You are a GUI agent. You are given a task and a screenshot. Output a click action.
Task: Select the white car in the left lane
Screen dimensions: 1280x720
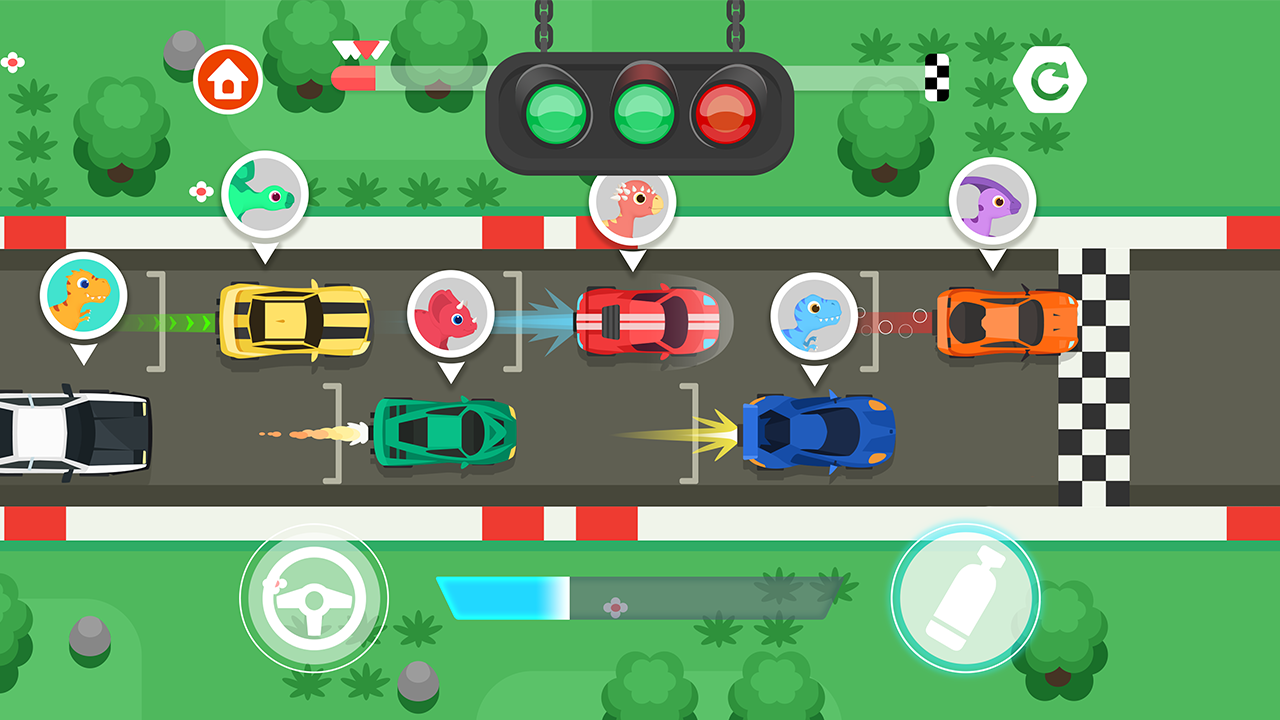click(x=70, y=430)
